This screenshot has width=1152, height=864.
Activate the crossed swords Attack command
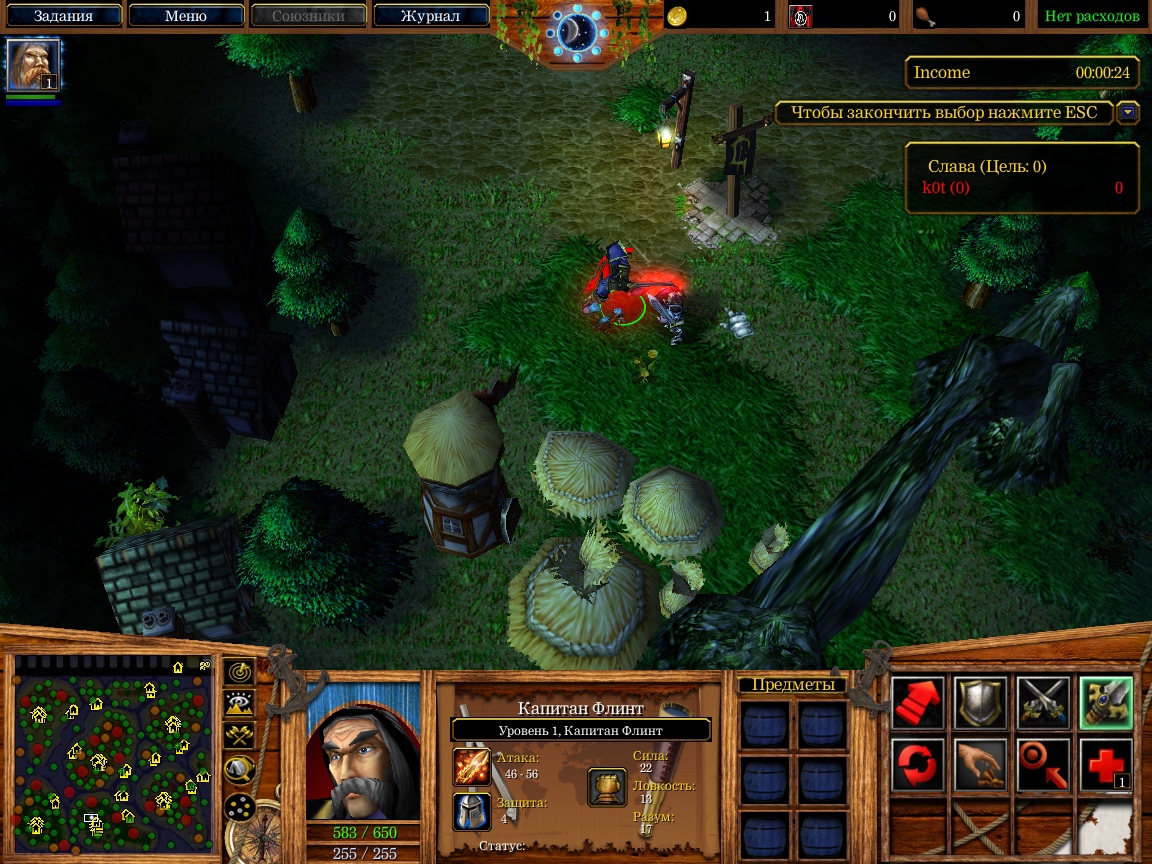(1042, 702)
